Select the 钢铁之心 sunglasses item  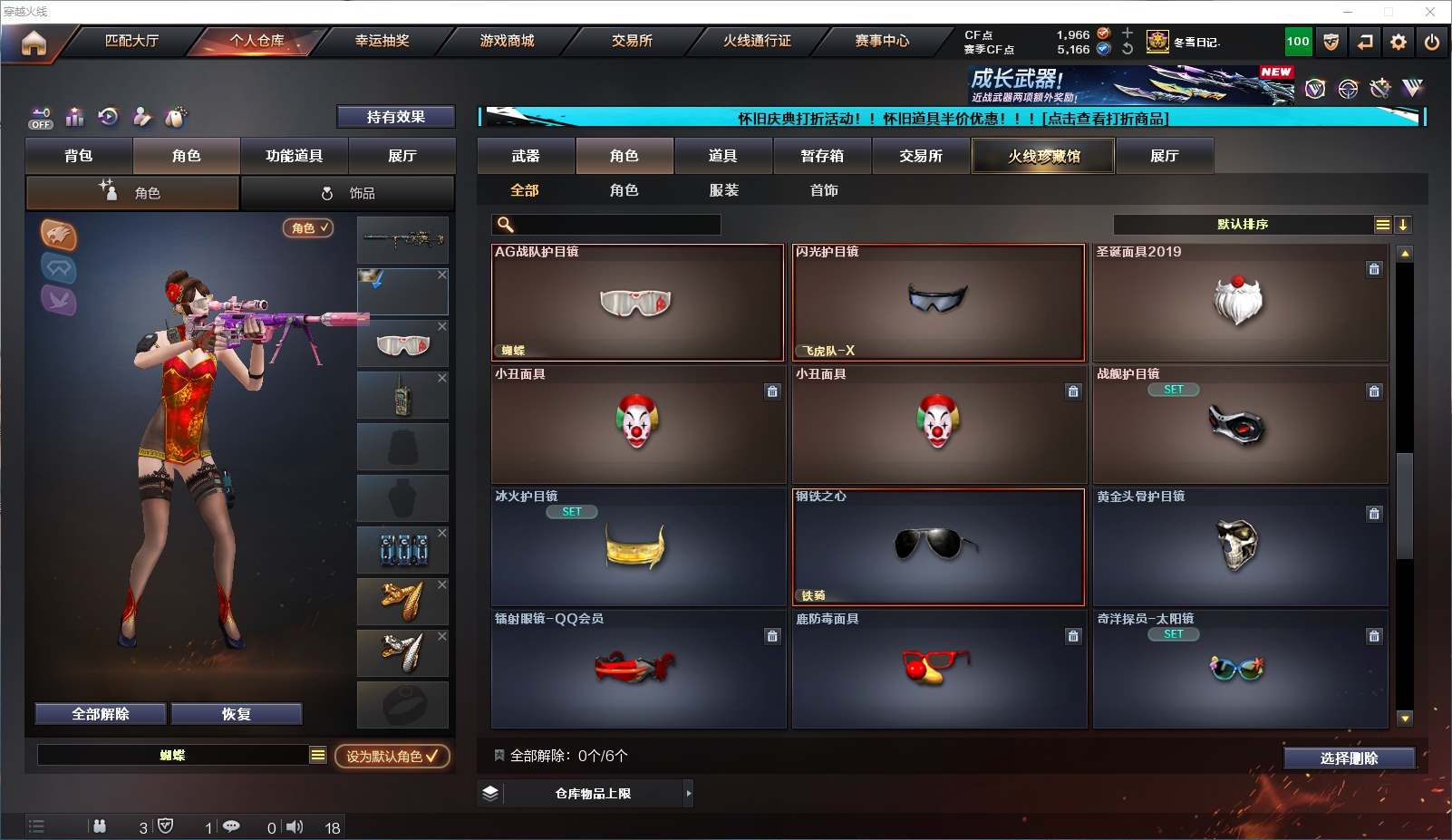coord(938,547)
